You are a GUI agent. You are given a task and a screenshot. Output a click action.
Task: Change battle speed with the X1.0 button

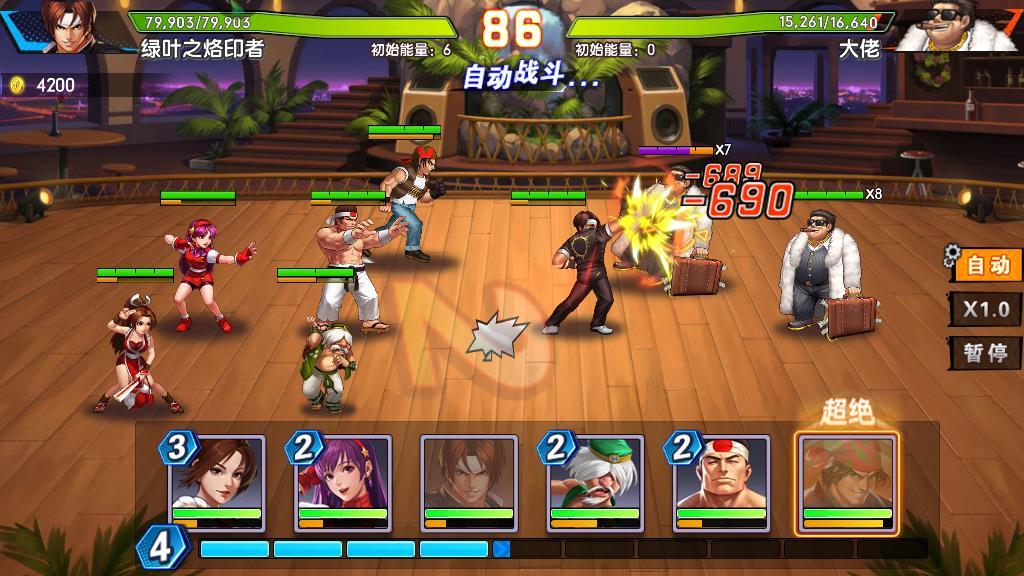[x=986, y=309]
